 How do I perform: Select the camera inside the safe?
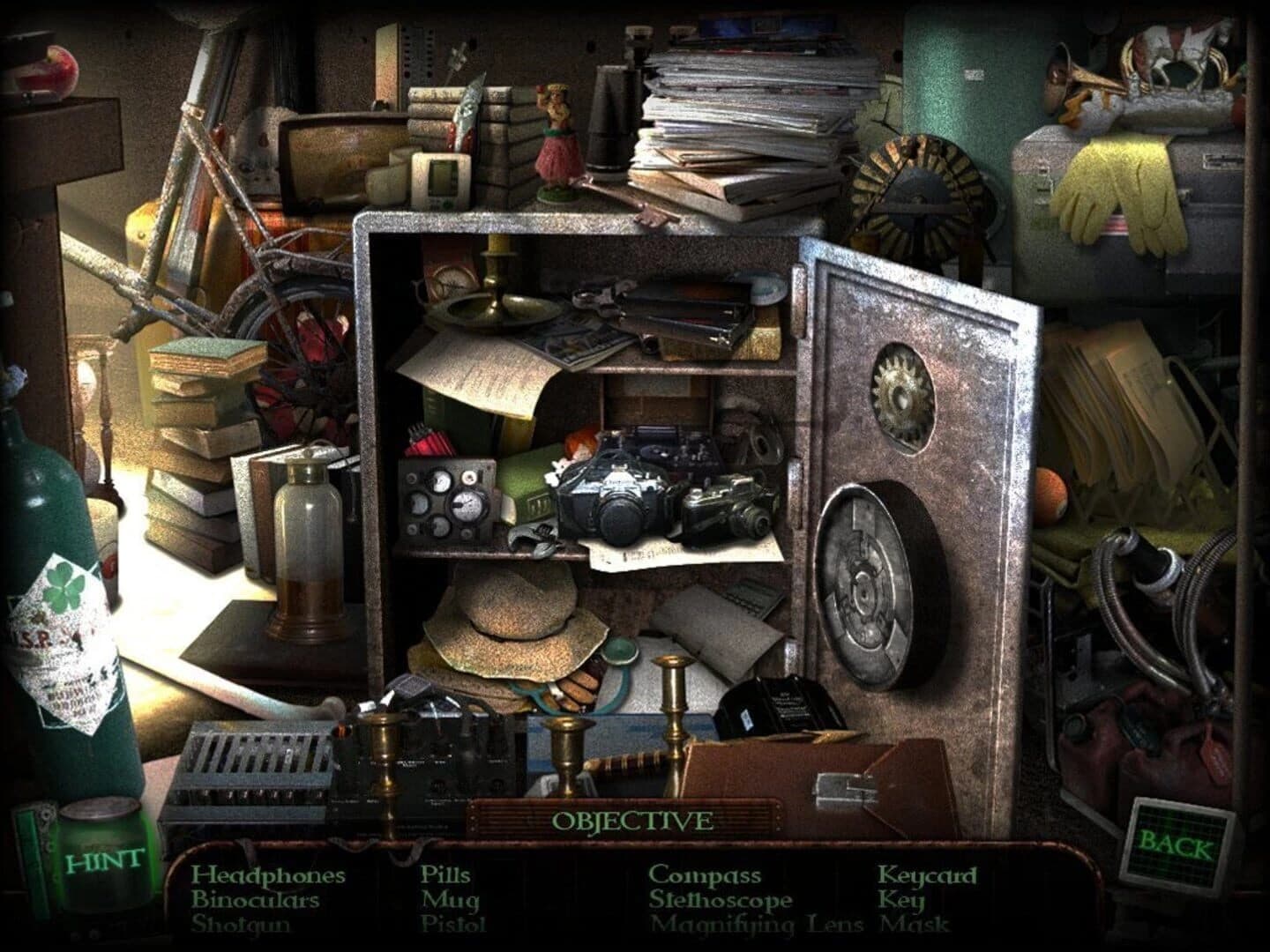[617, 494]
